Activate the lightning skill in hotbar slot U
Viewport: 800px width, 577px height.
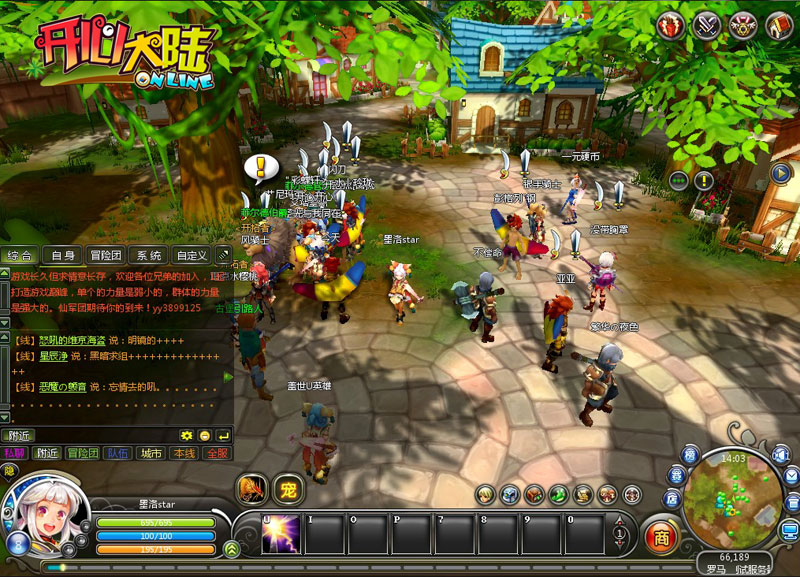[x=281, y=534]
